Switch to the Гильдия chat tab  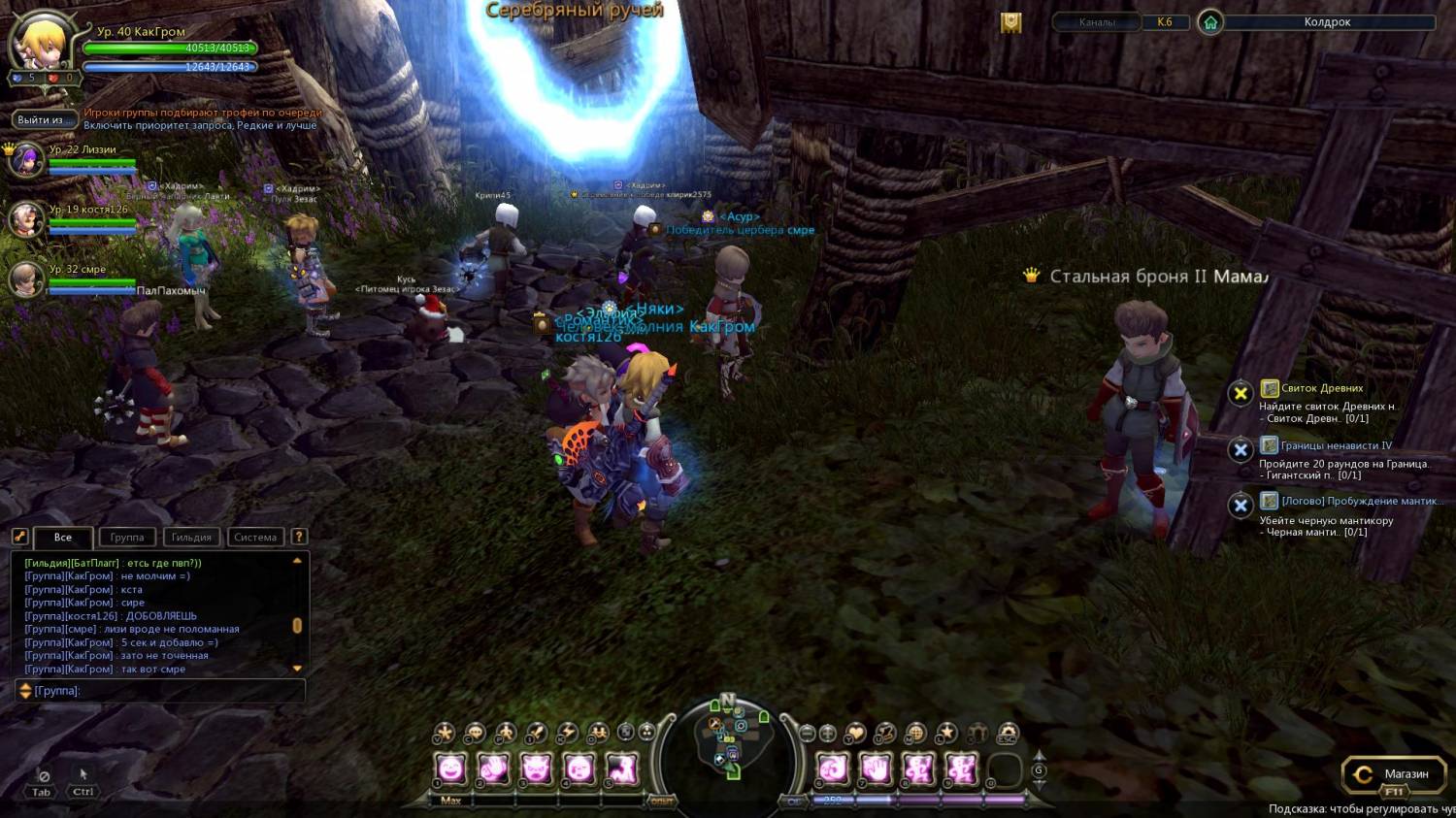coord(191,538)
